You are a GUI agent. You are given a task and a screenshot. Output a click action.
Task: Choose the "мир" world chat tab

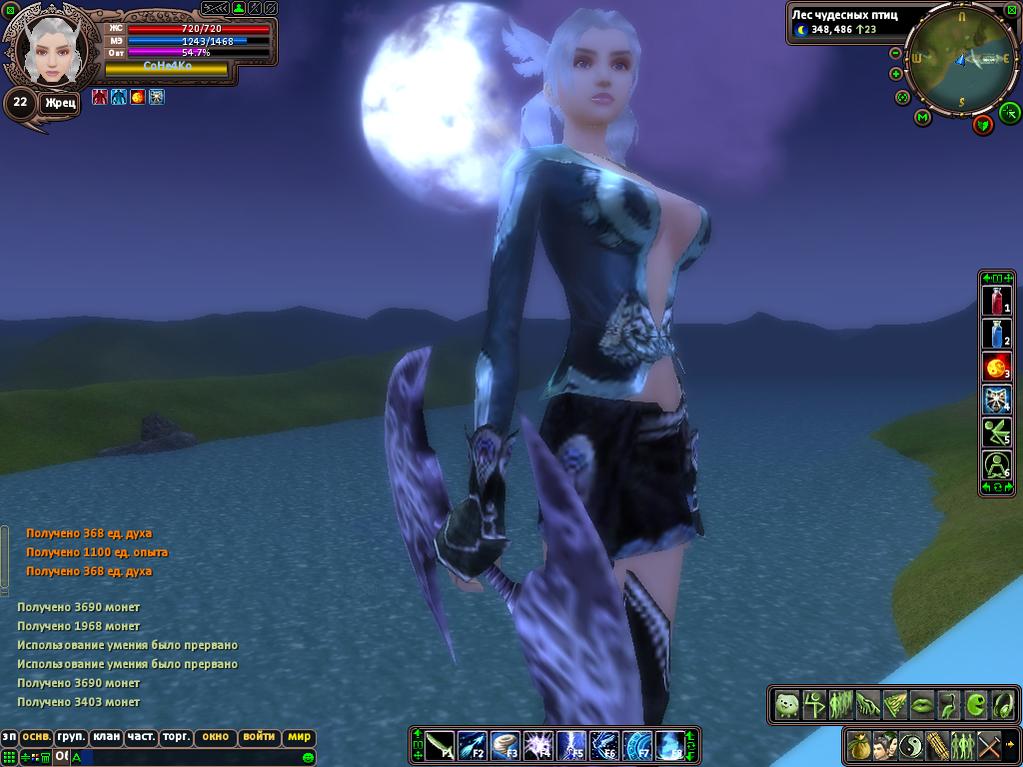(299, 737)
